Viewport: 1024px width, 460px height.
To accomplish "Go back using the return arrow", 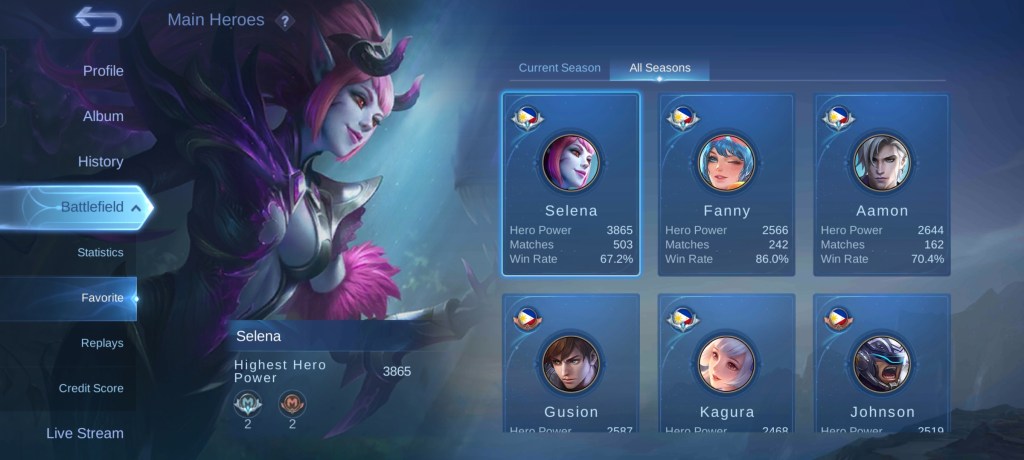I will [x=98, y=19].
